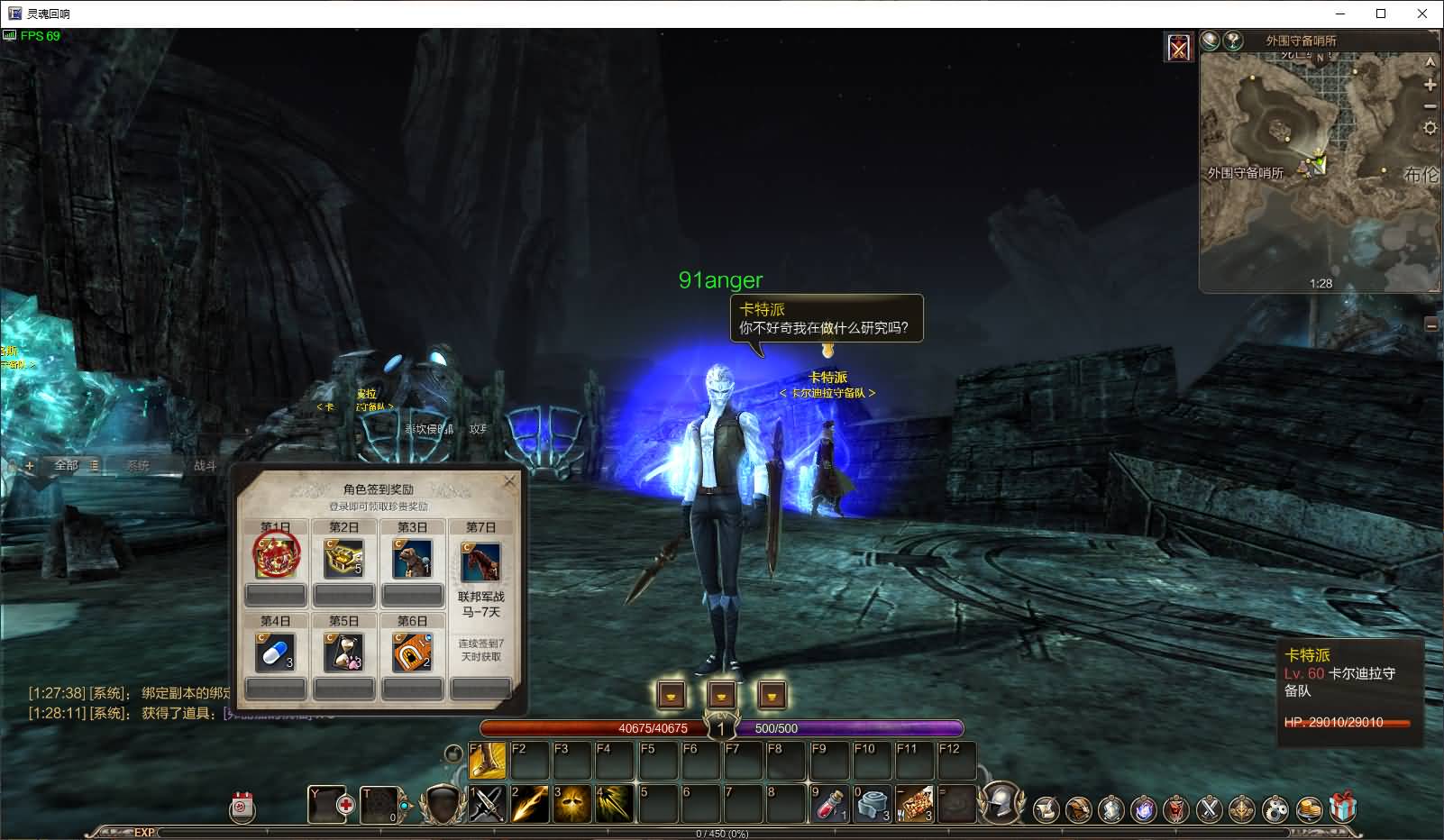Screen dimensions: 1444x840
Task: Click the crossed swords banner icon beside minimap
Action: [x=1179, y=47]
